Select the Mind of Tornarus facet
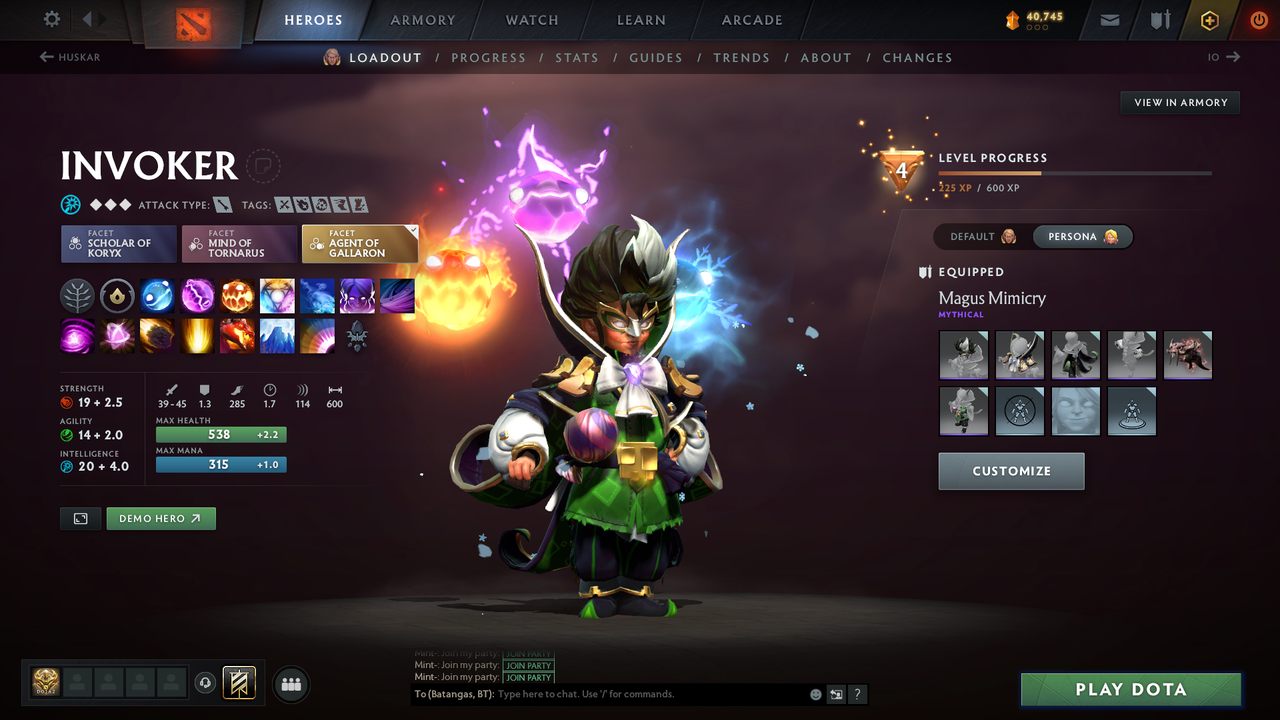1280x720 pixels. coord(238,243)
